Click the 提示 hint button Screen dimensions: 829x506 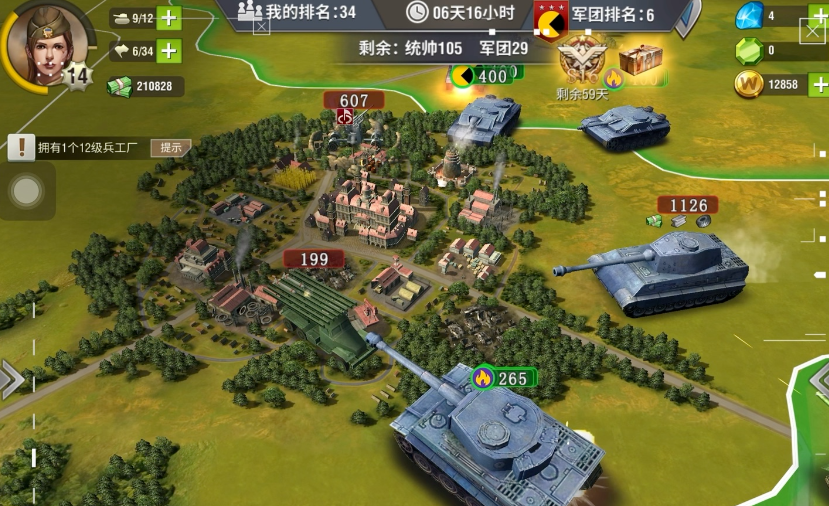pyautogui.click(x=171, y=148)
